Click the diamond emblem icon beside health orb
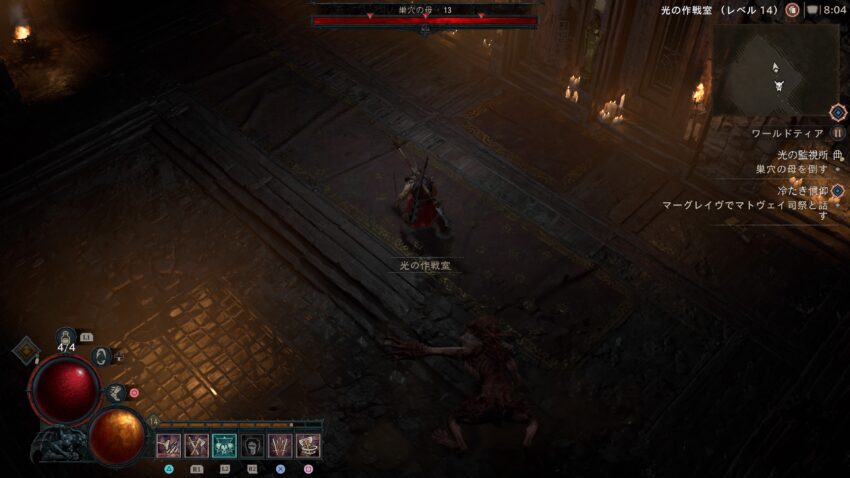 point(25,351)
